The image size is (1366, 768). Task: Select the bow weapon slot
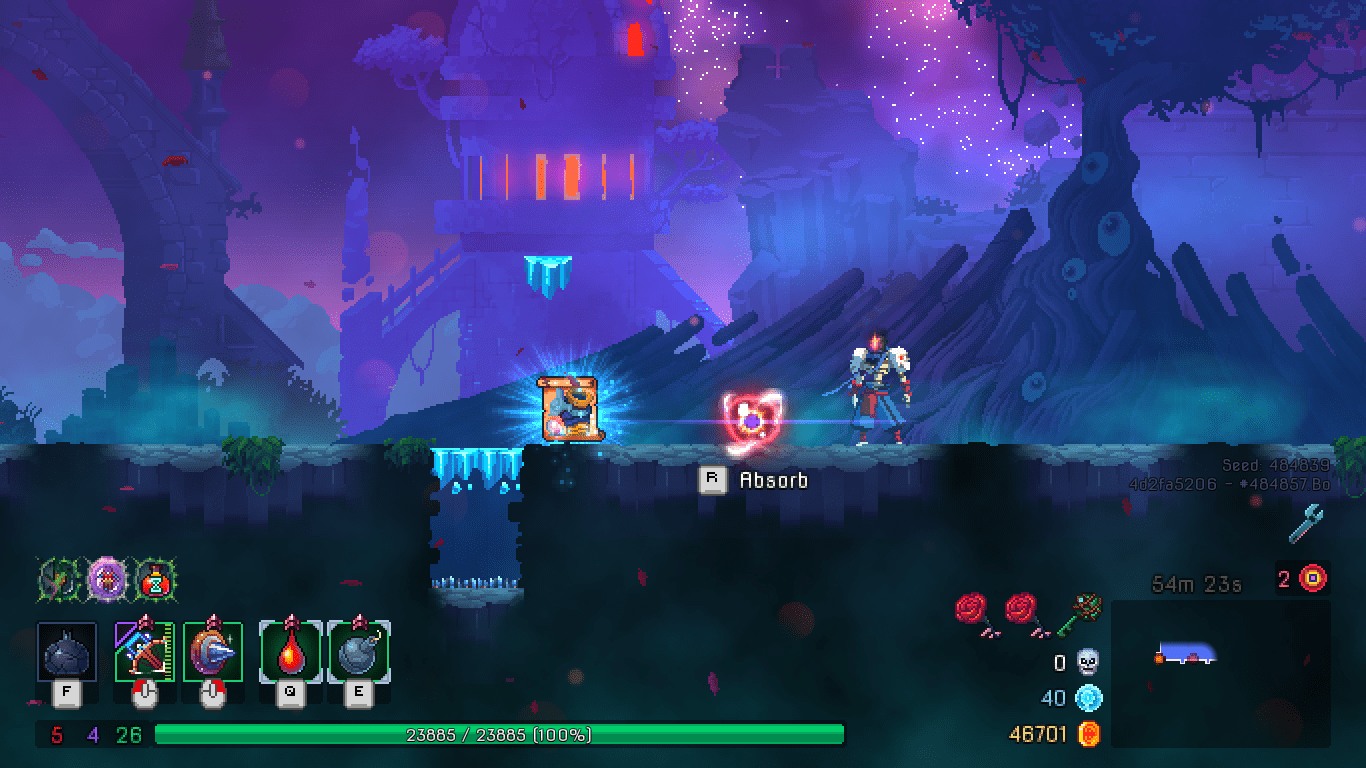(145, 651)
